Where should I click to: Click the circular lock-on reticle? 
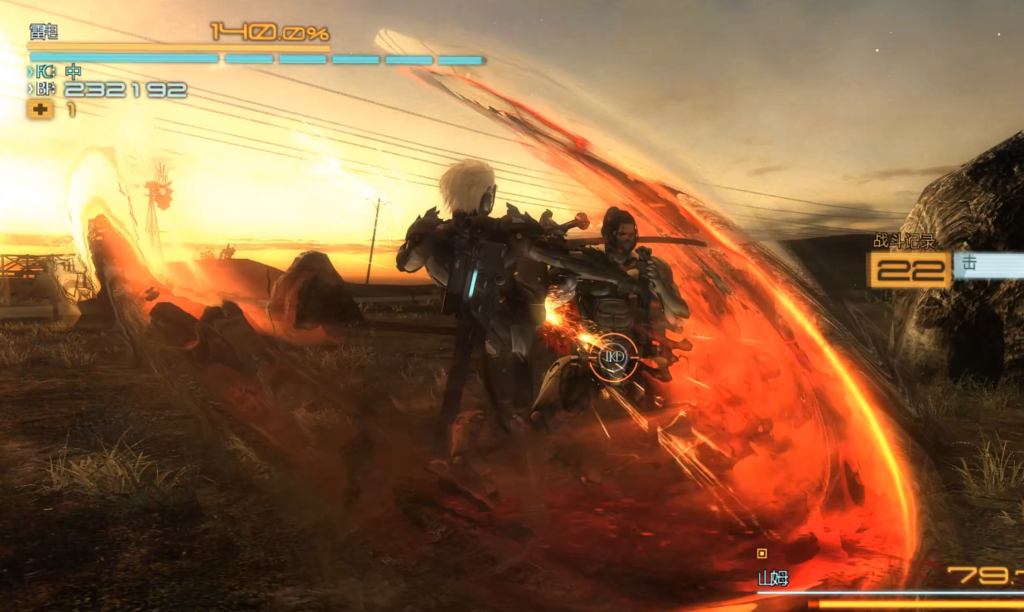(612, 357)
